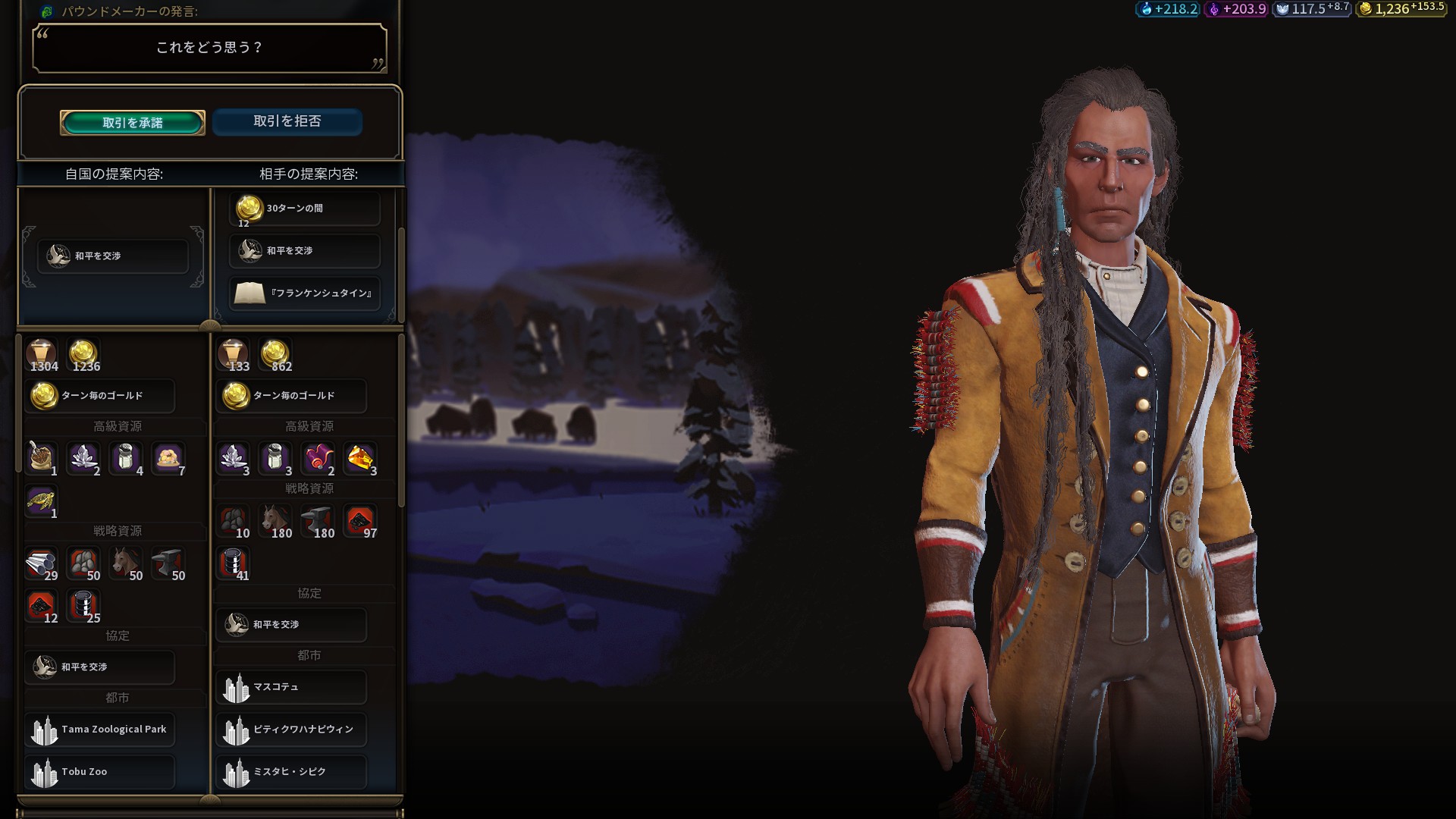Choose the ミスタヒ・シピク city entry
This screenshot has height=819, width=1456.
291,772
